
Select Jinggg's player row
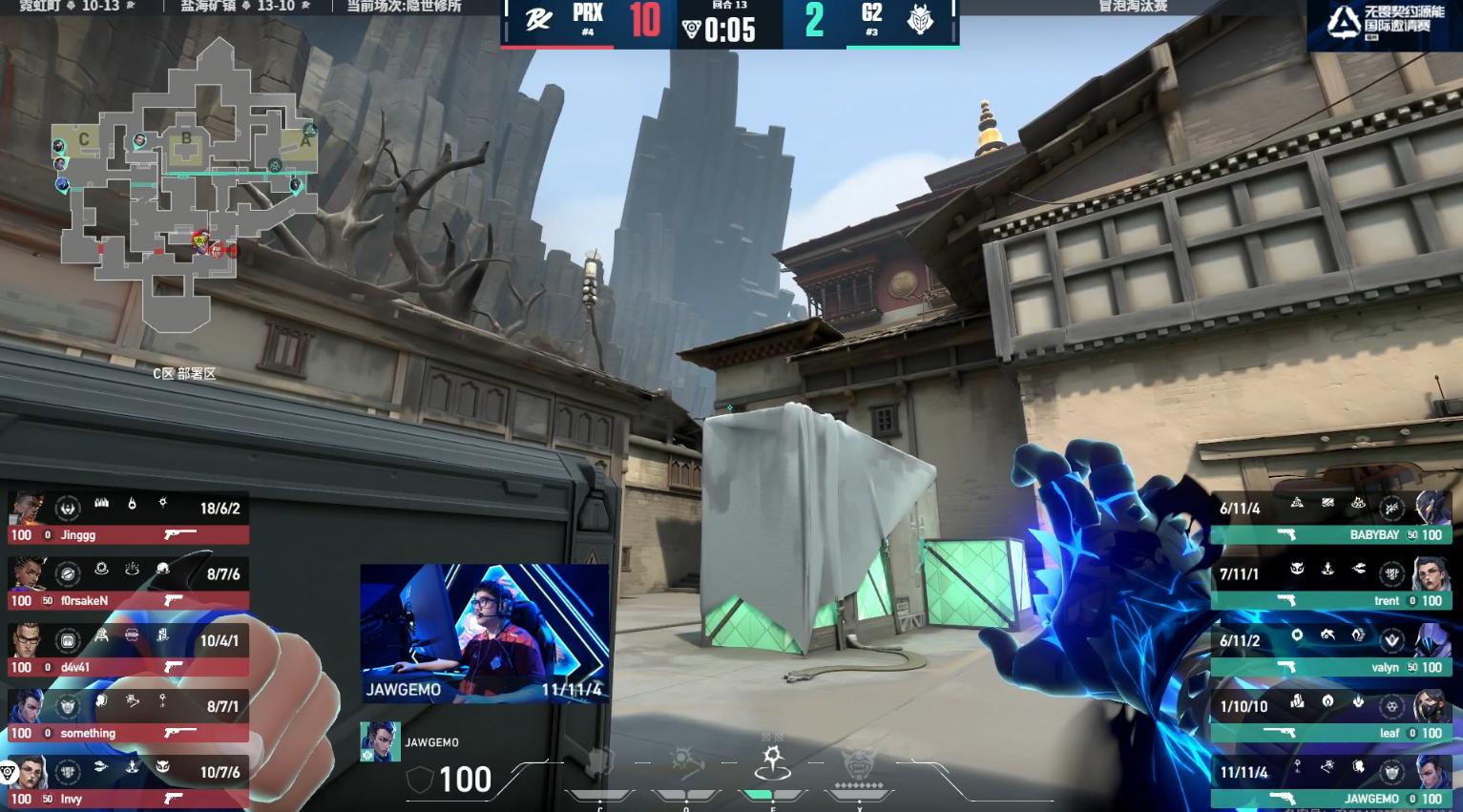(128, 519)
